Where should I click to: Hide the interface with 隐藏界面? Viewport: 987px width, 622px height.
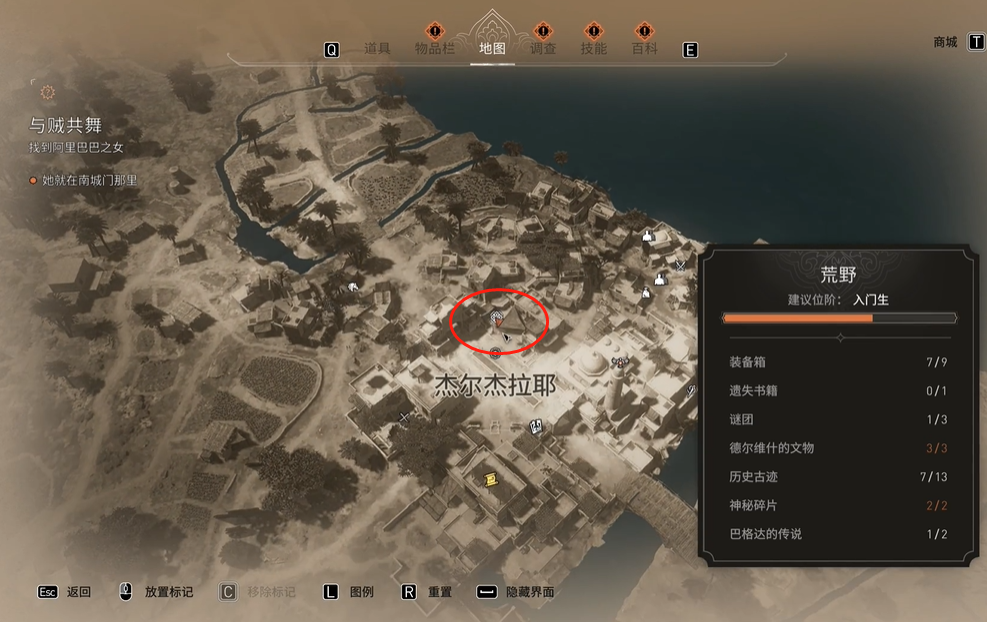coord(529,592)
